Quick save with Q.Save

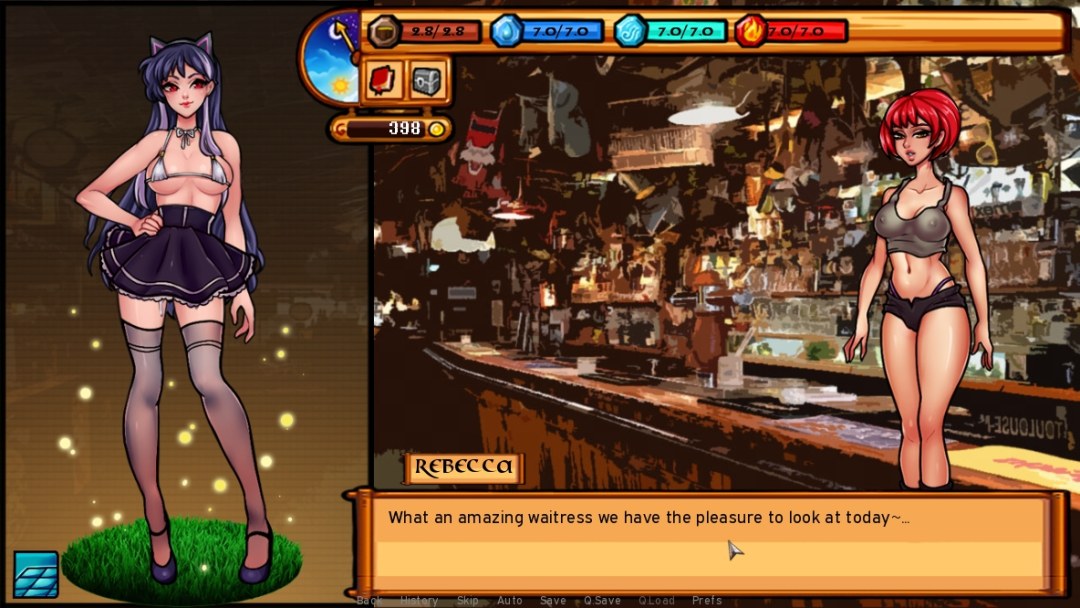(x=602, y=601)
